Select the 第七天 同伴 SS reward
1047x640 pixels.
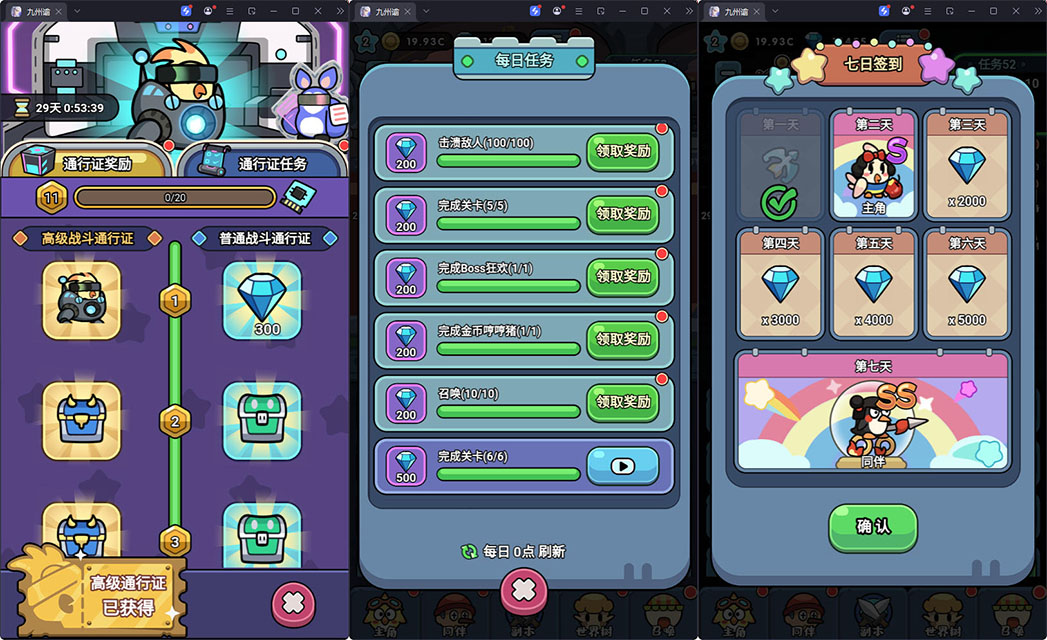click(873, 411)
